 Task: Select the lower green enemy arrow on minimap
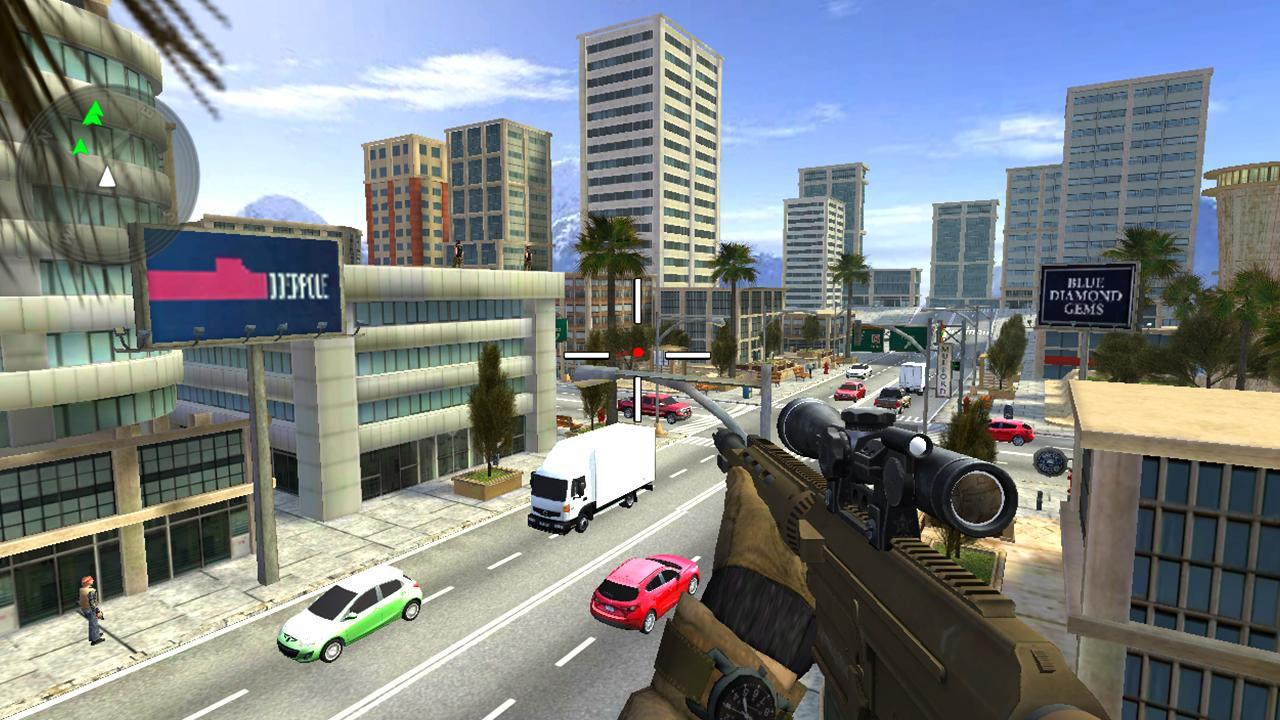click(81, 145)
